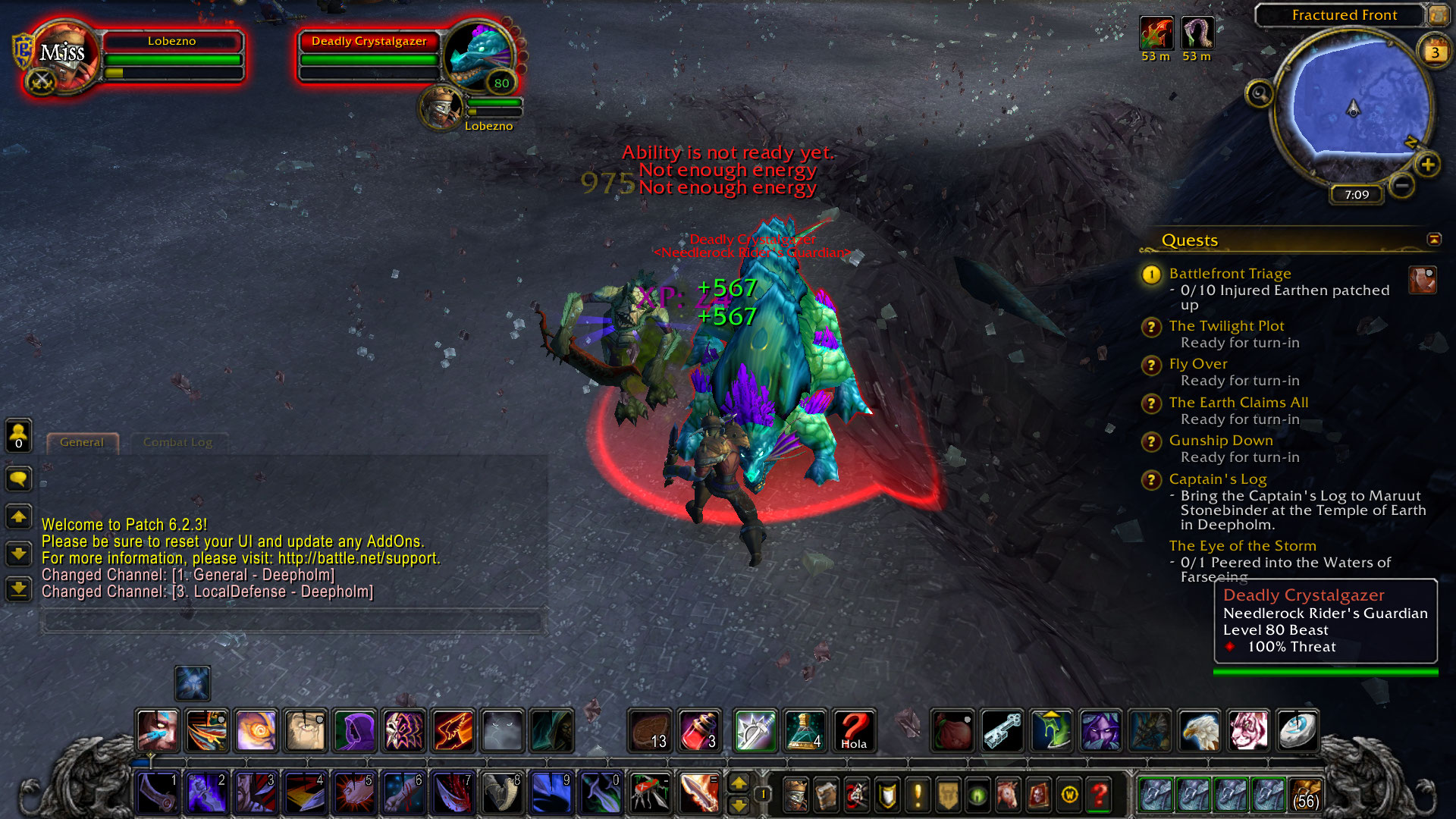Viewport: 1456px width, 819px height.
Task: Open the character info micro button
Action: 795,795
